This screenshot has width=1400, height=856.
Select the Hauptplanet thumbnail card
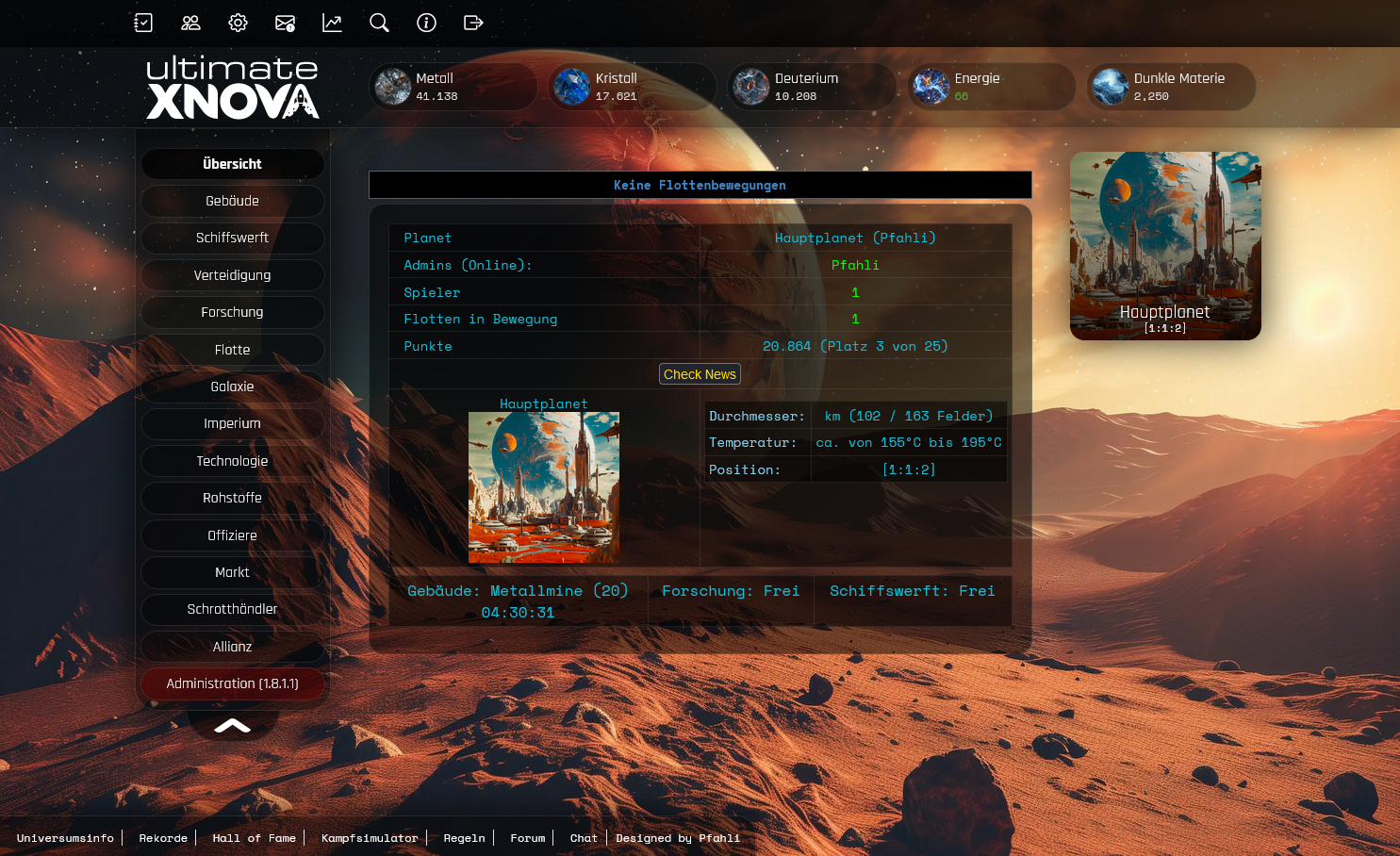[1165, 245]
